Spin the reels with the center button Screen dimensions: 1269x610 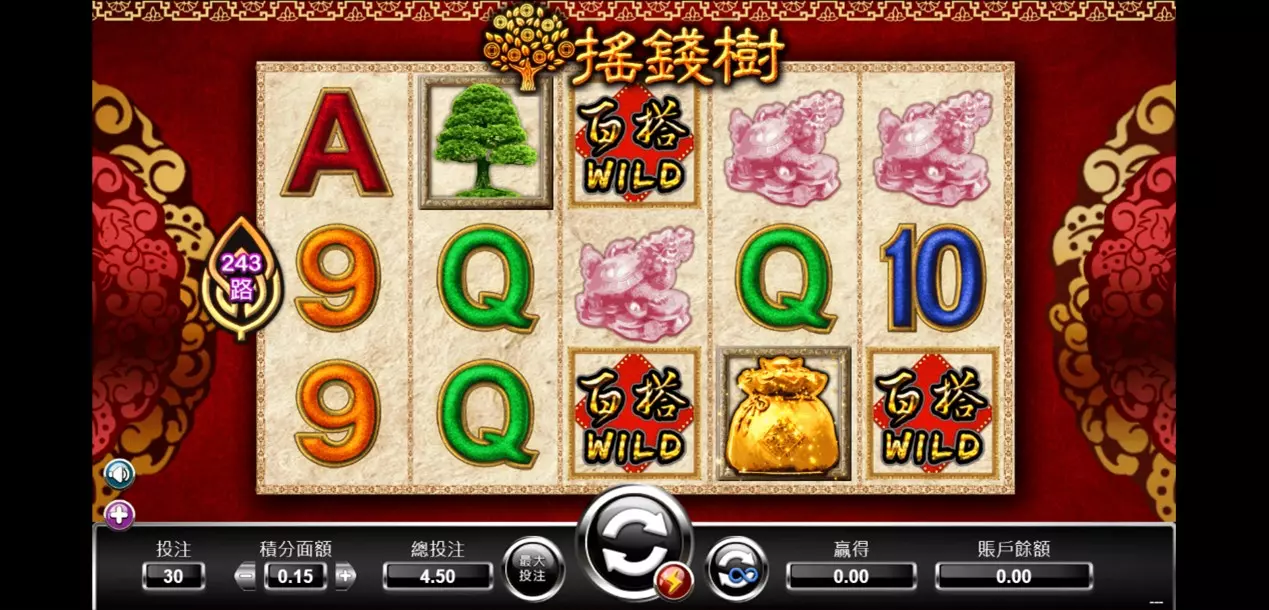tap(632, 542)
